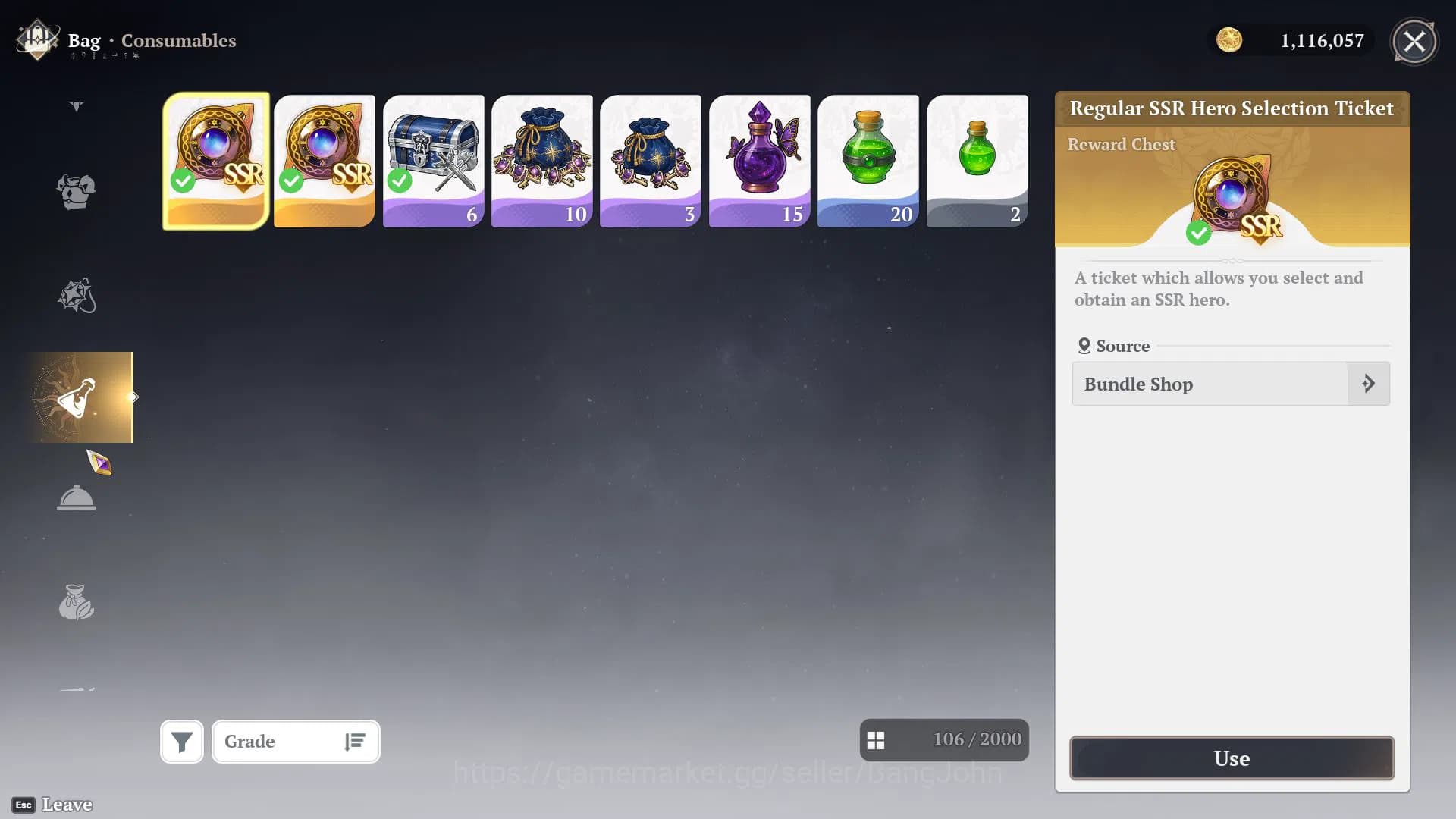Image resolution: width=1456 pixels, height=819 pixels.
Task: Select the purple potion bottle with 15 count
Action: click(759, 160)
